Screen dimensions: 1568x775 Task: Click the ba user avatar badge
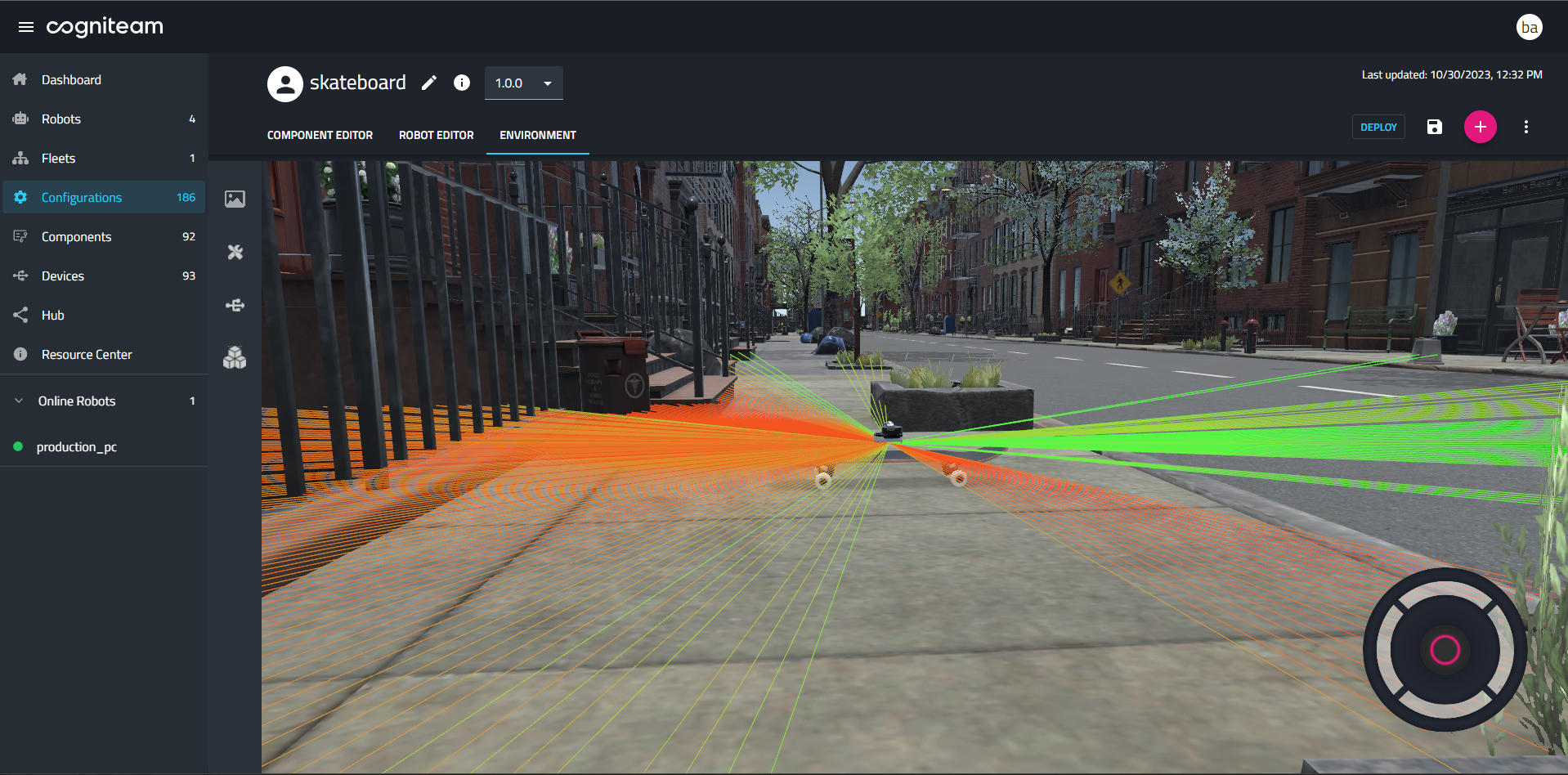[1529, 26]
